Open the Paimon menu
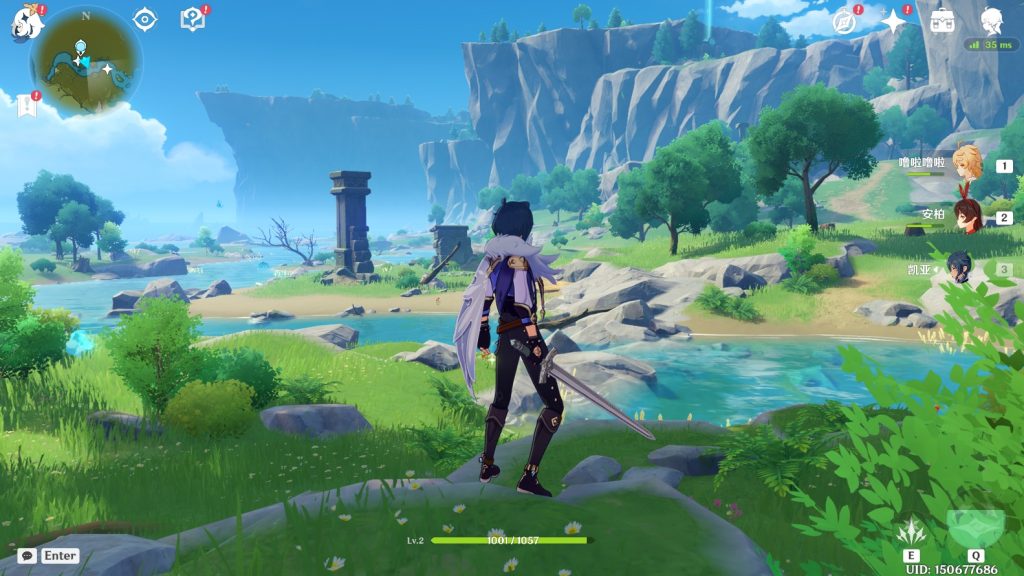 (24, 24)
